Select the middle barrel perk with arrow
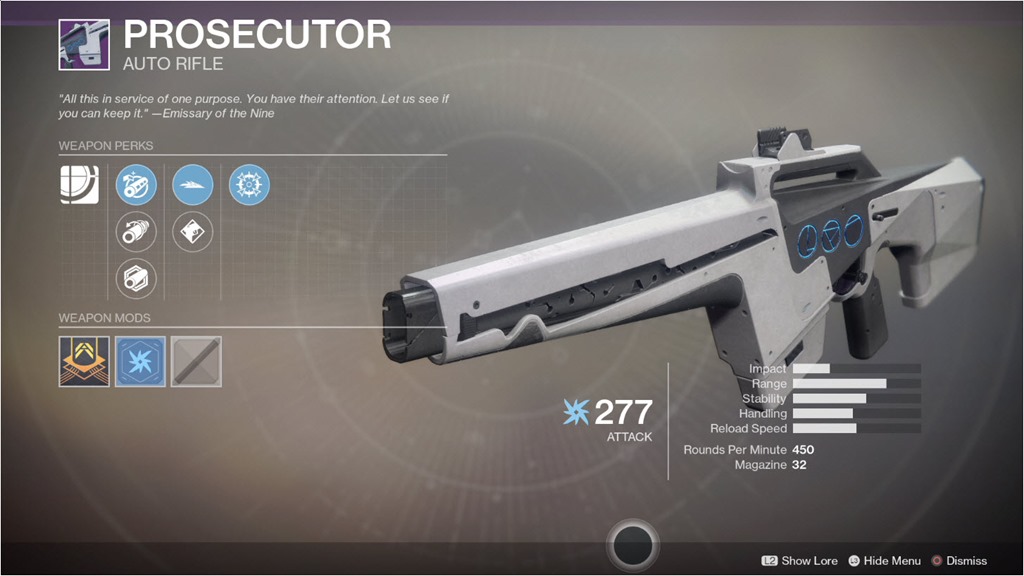Viewport: 1024px width, 576px height. click(x=136, y=232)
